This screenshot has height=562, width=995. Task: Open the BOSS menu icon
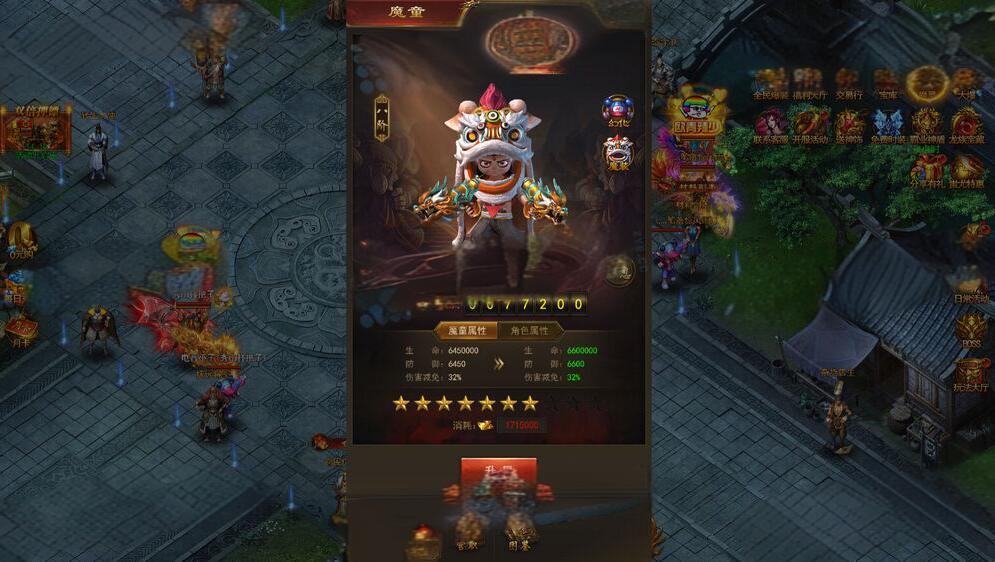969,328
